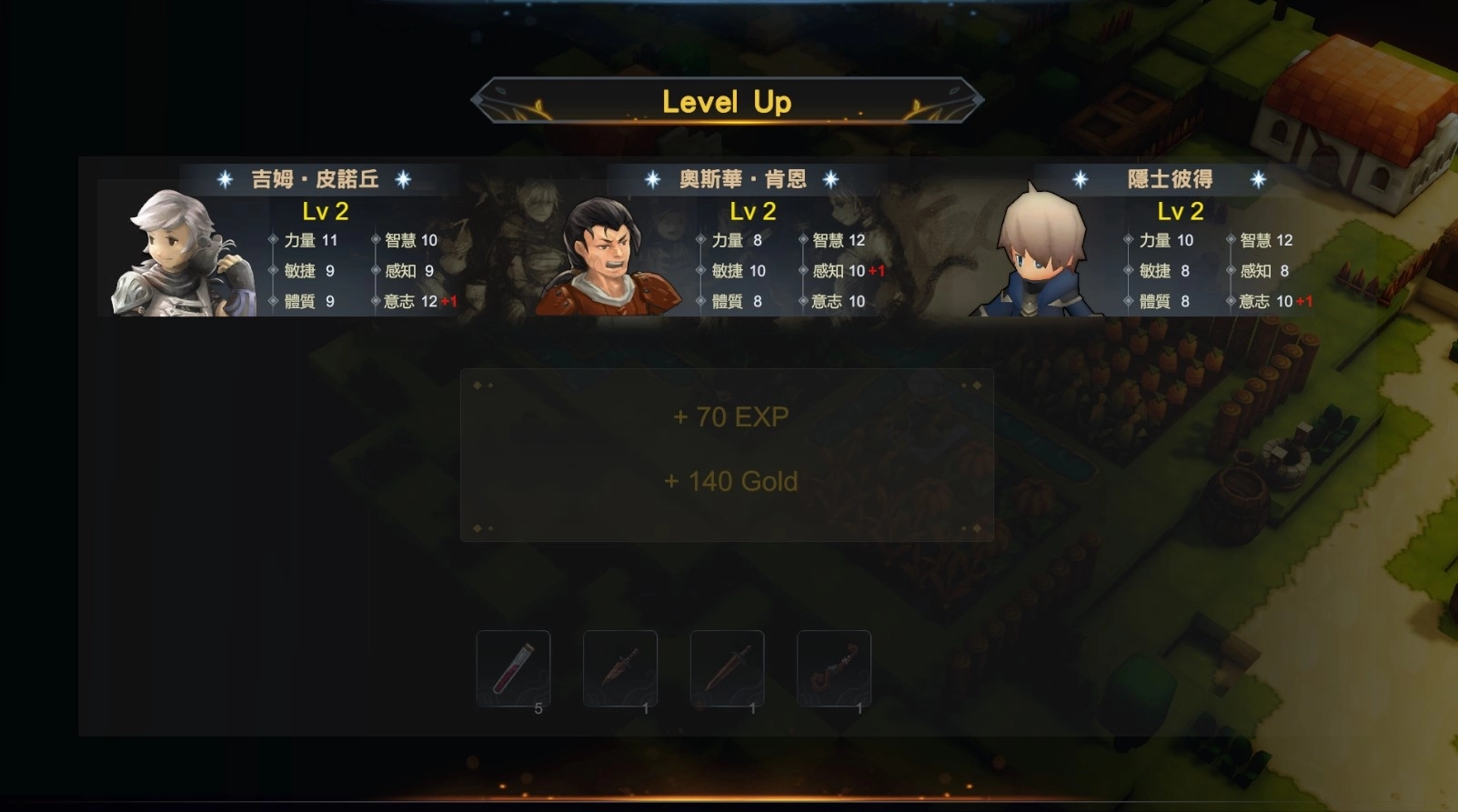Screen dimensions: 1458x812
Task: Select the short sword item icon
Action: coord(728,668)
